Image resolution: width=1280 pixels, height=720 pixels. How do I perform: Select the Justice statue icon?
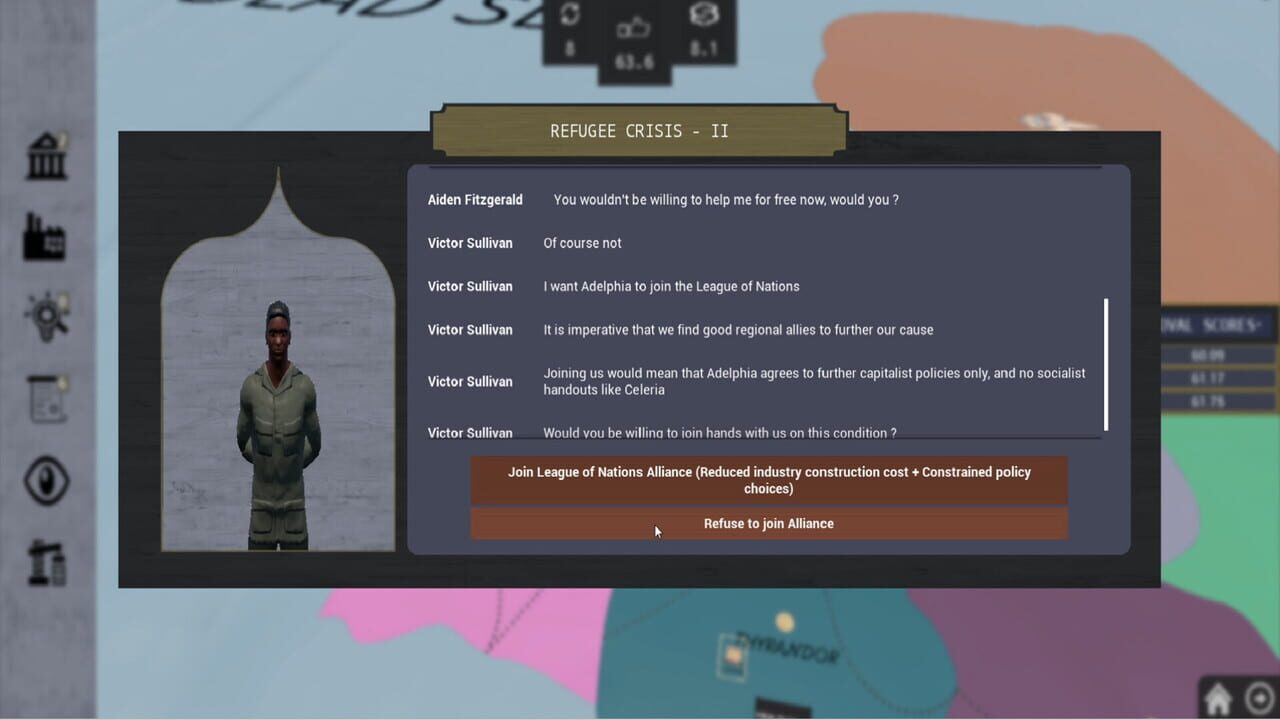click(45, 560)
